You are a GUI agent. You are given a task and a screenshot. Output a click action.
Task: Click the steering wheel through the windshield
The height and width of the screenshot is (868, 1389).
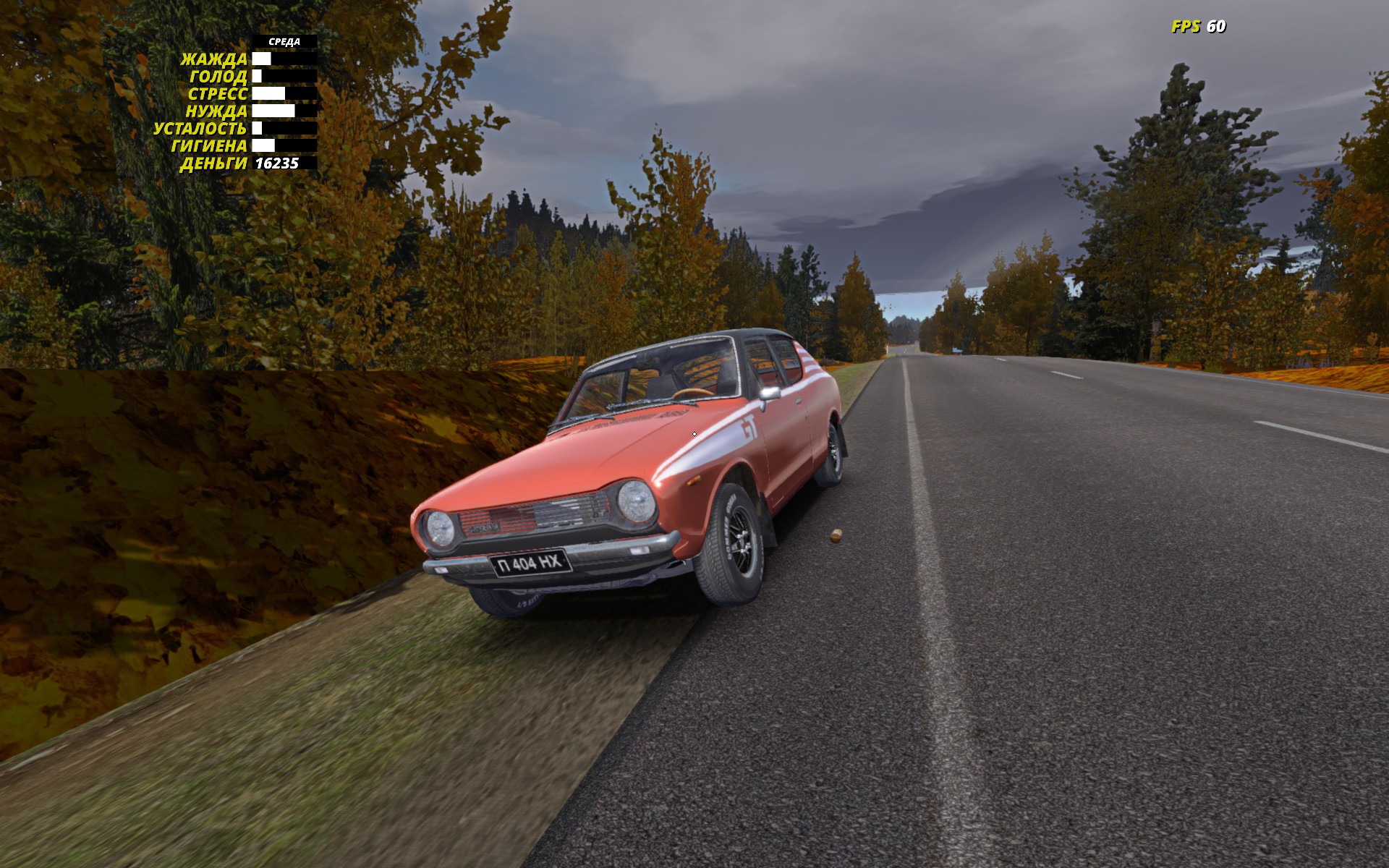pos(692,393)
